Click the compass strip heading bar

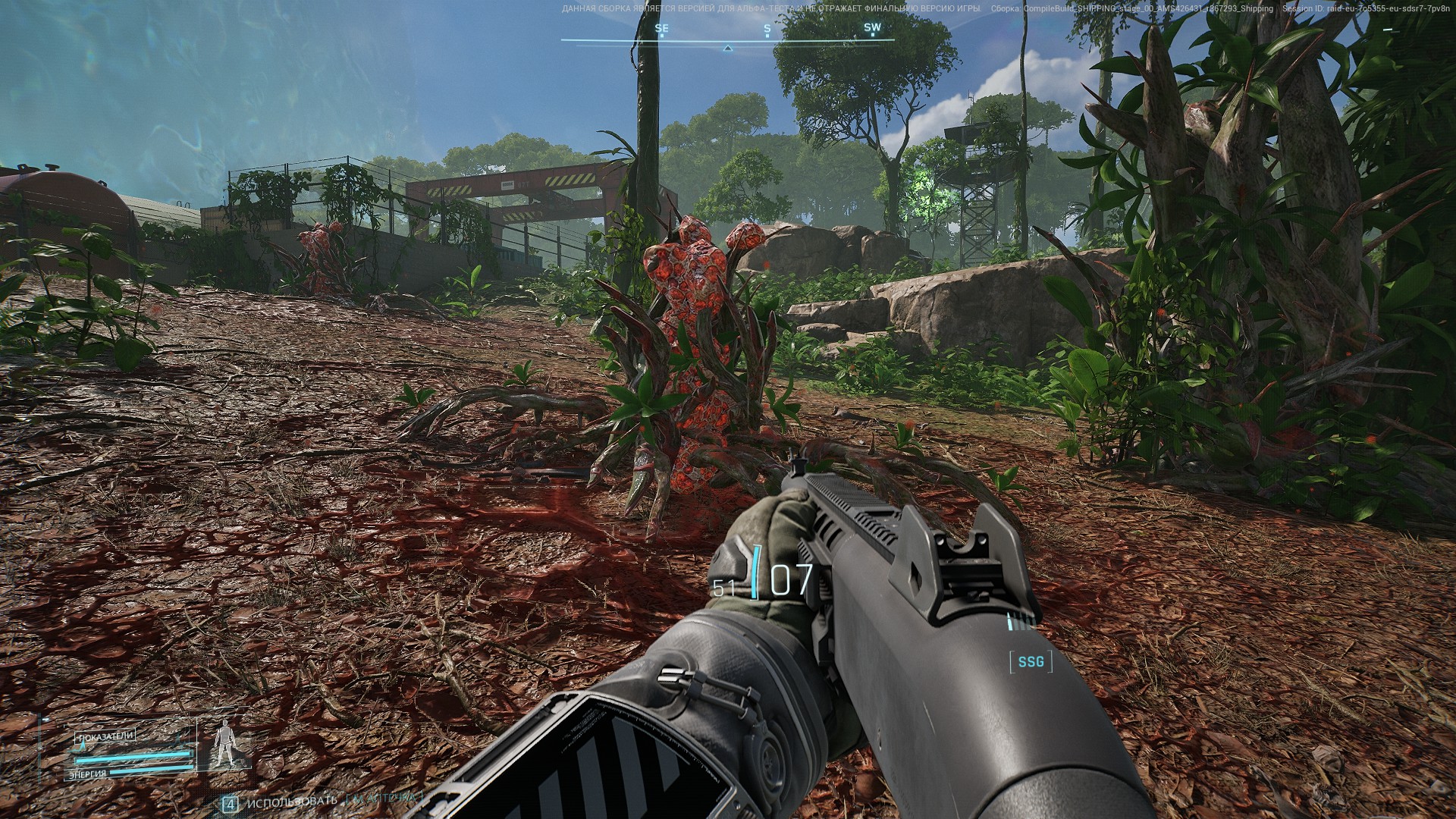(x=727, y=39)
